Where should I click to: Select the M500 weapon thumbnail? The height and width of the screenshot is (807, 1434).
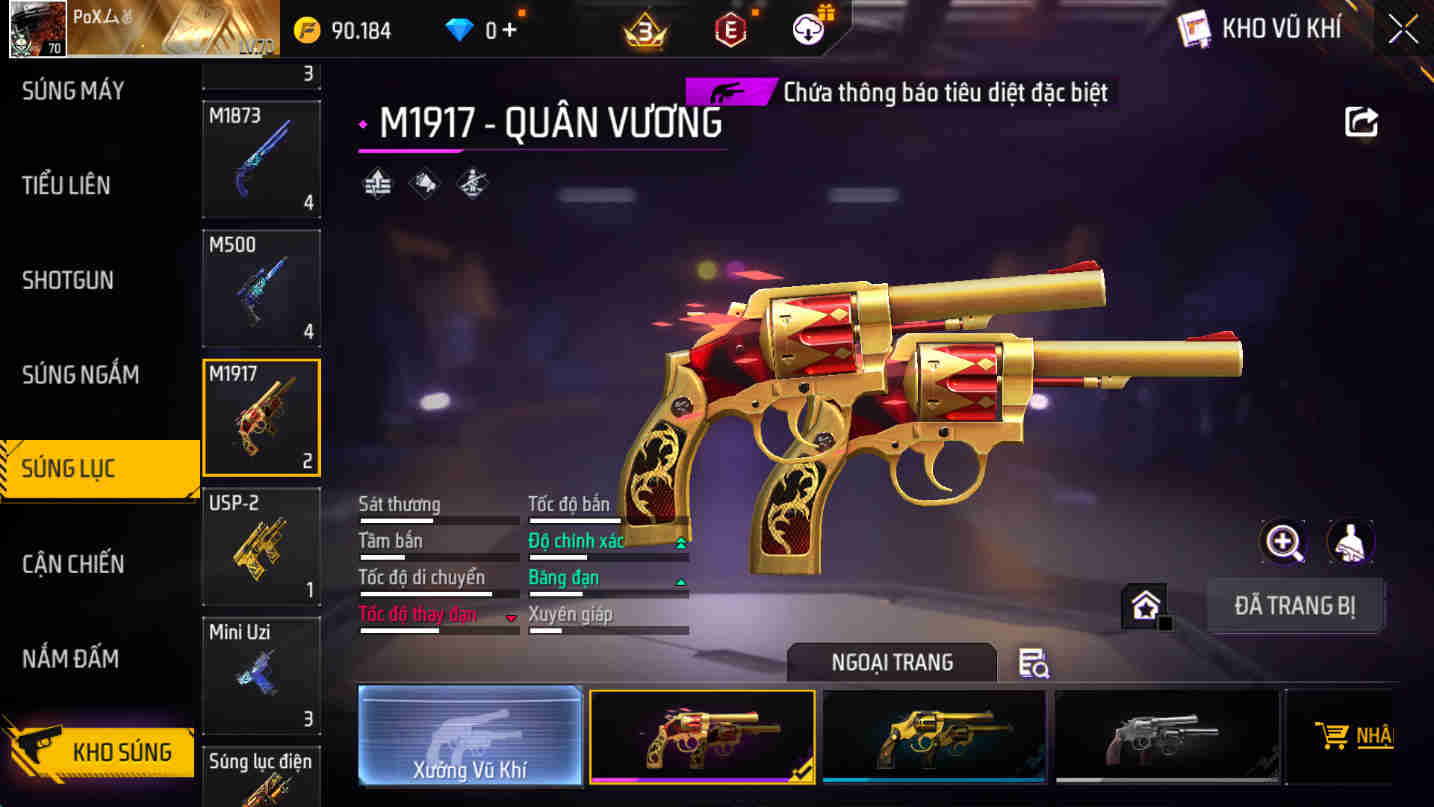pos(261,288)
